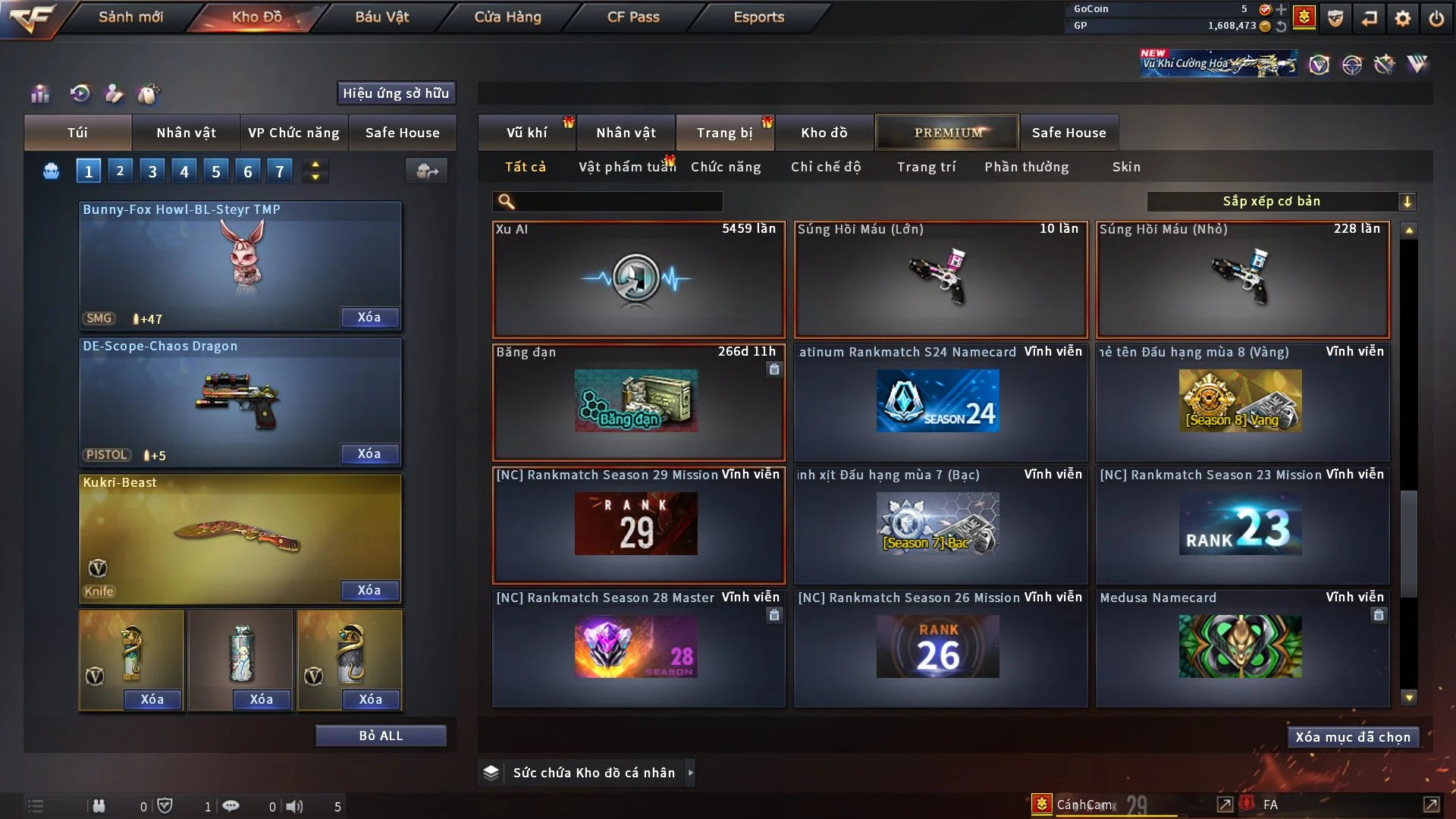Open Hiệu ứng sở hữu panel
This screenshot has height=819, width=1456.
point(396,93)
